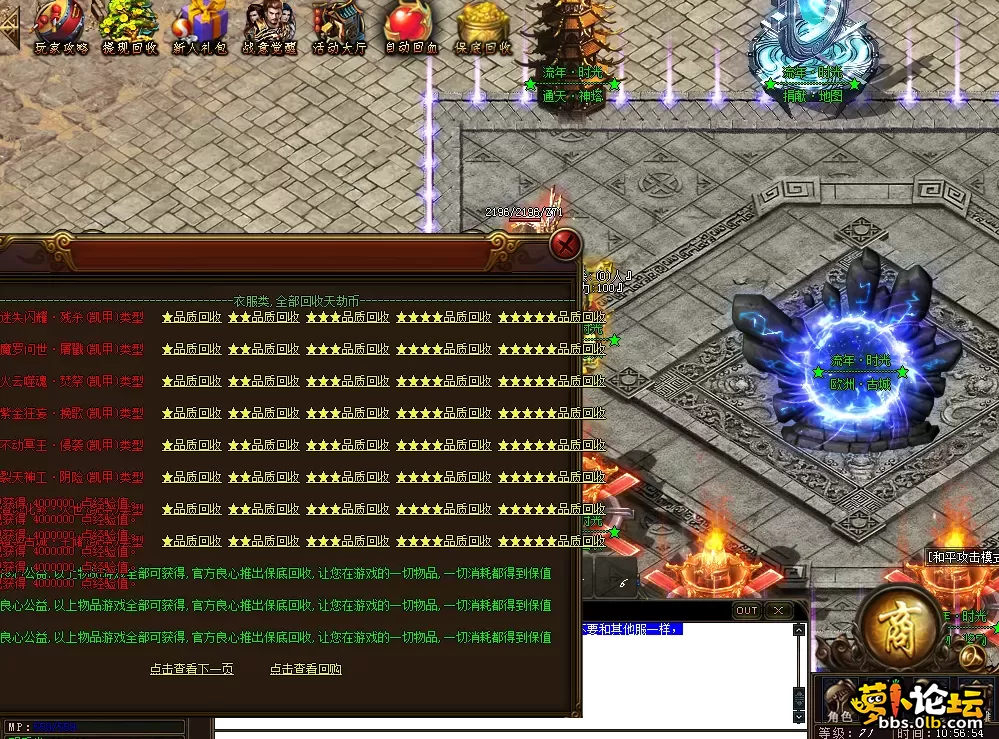Recycle two-star quality 魔罗问世·屠戮 armor
This screenshot has height=739, width=999.
tap(264, 350)
